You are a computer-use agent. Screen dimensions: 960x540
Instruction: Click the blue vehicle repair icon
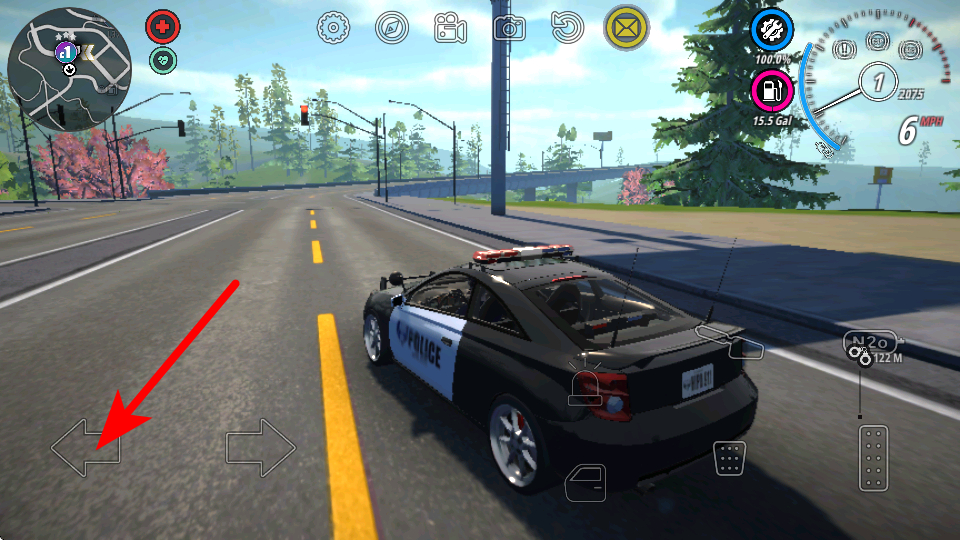(x=772, y=30)
